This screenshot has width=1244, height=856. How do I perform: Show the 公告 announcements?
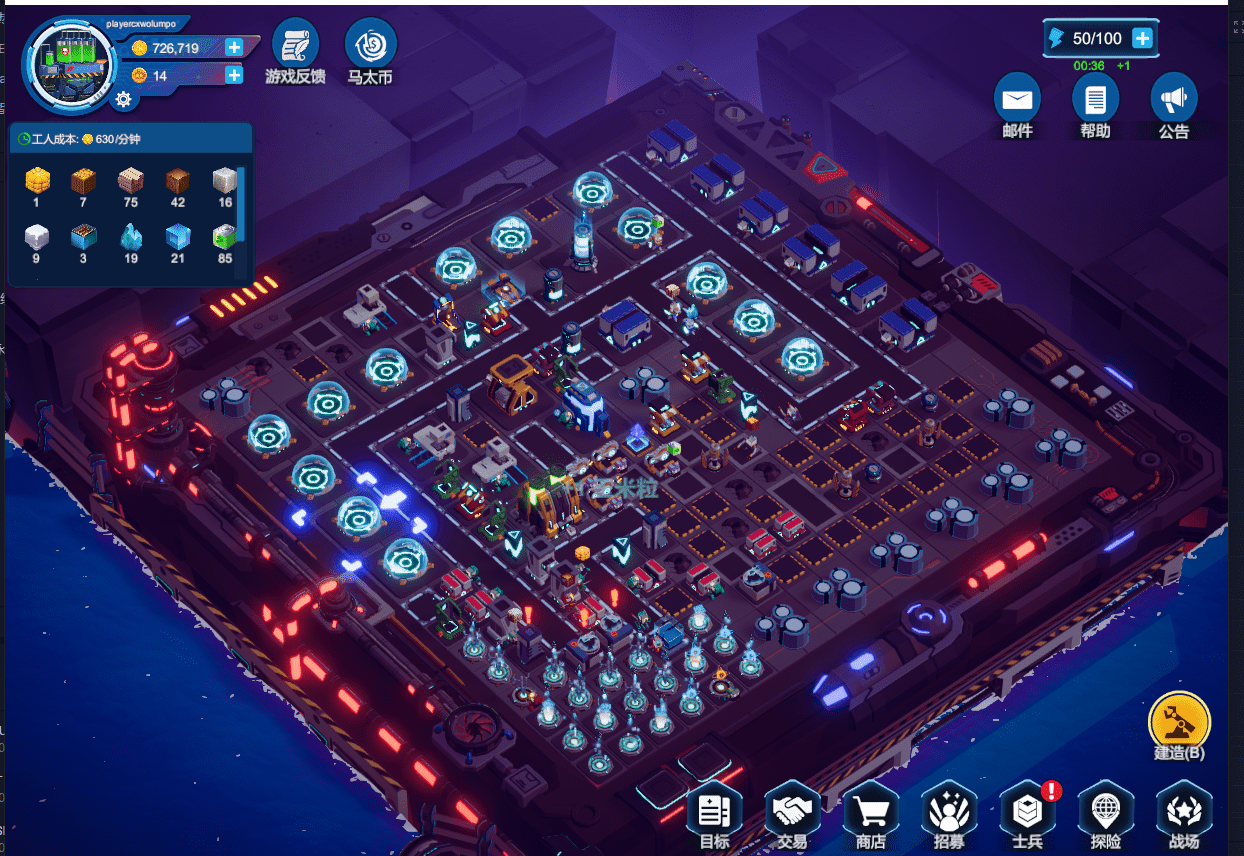(1173, 100)
